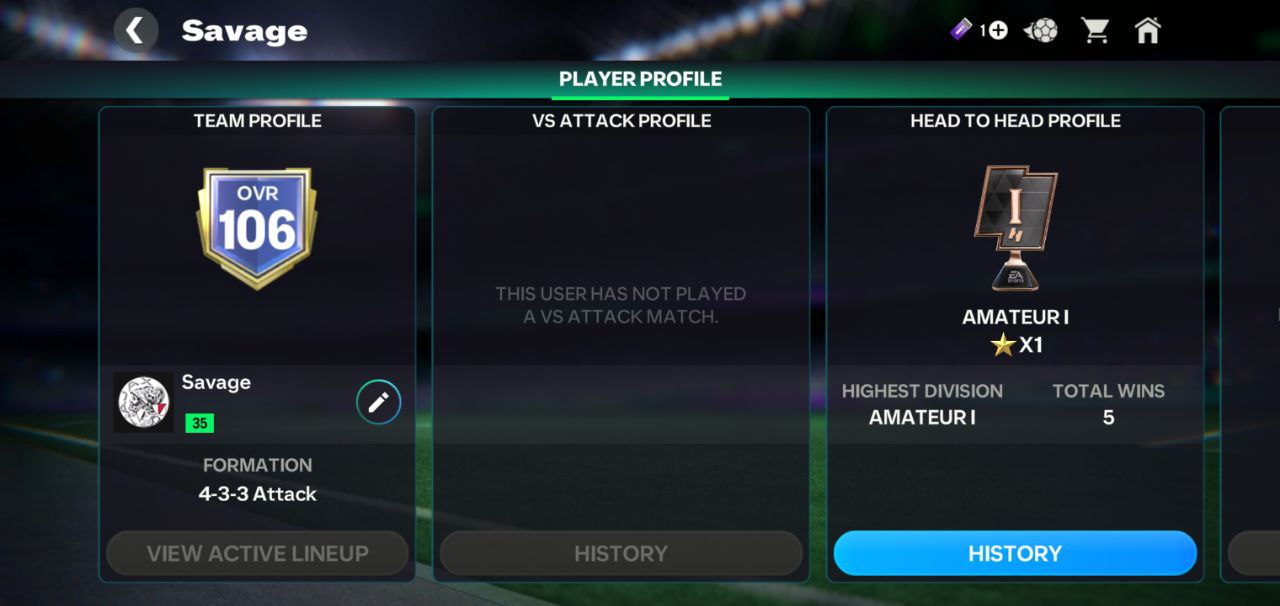This screenshot has width=1280, height=606.
Task: Open the Player Profile tab
Action: coord(640,79)
